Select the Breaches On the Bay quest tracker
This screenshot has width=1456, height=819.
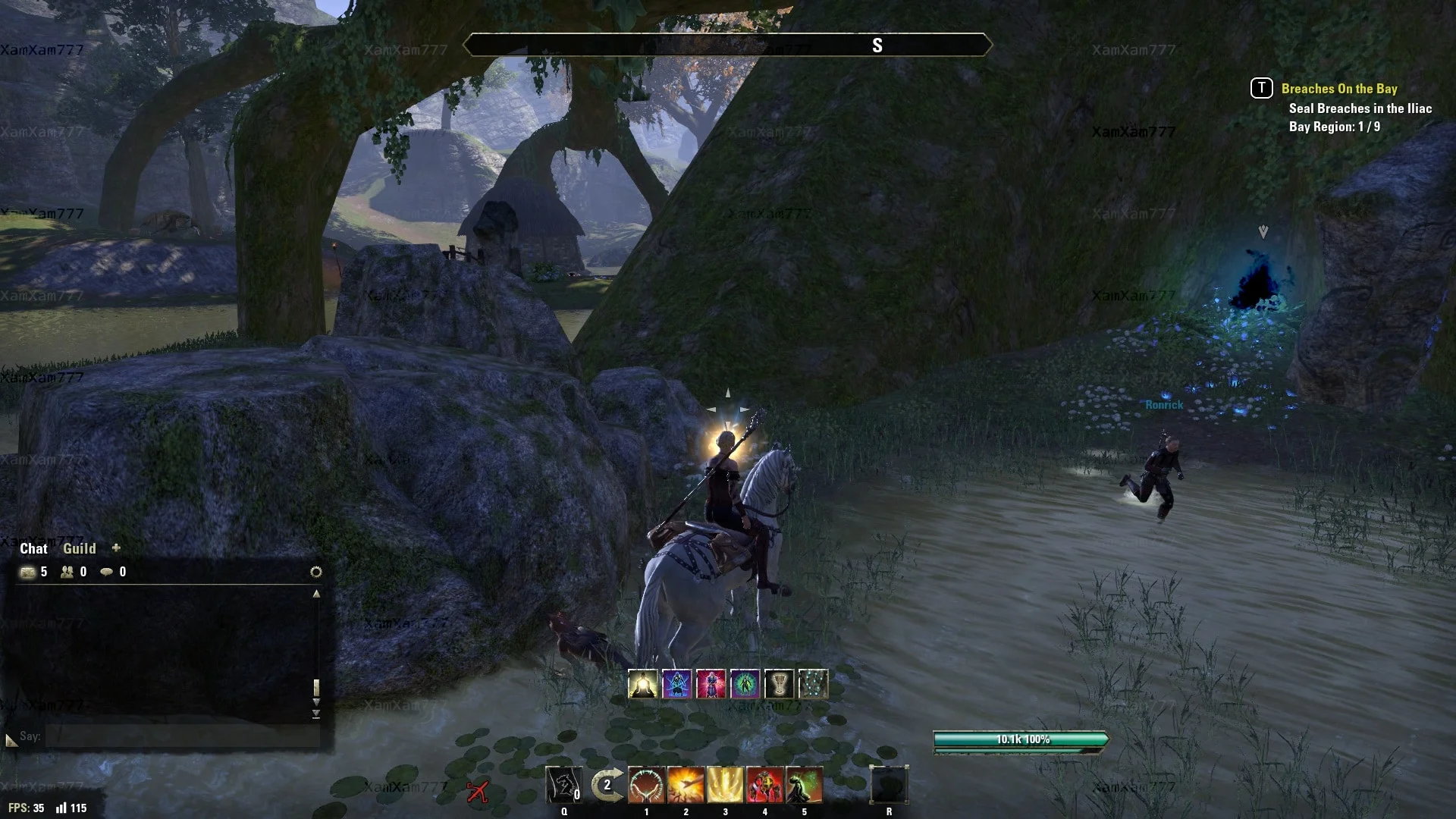pyautogui.click(x=1338, y=89)
